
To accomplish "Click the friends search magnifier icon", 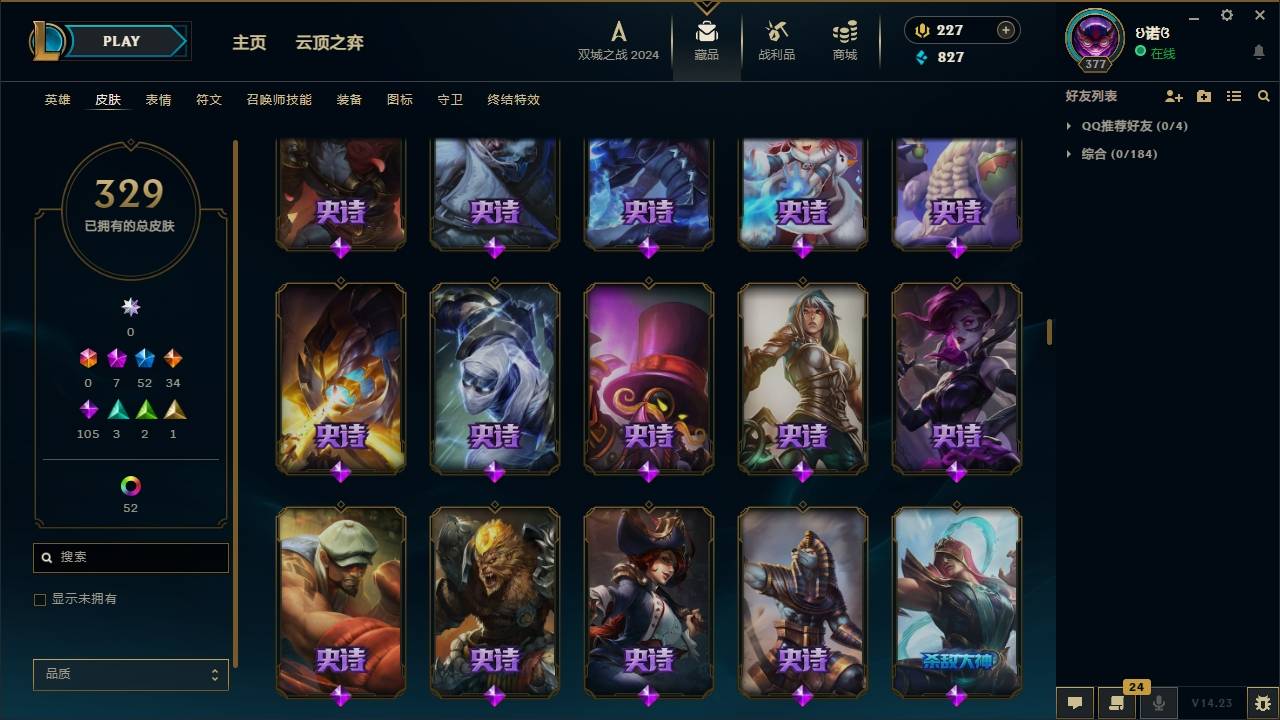I will coord(1263,96).
